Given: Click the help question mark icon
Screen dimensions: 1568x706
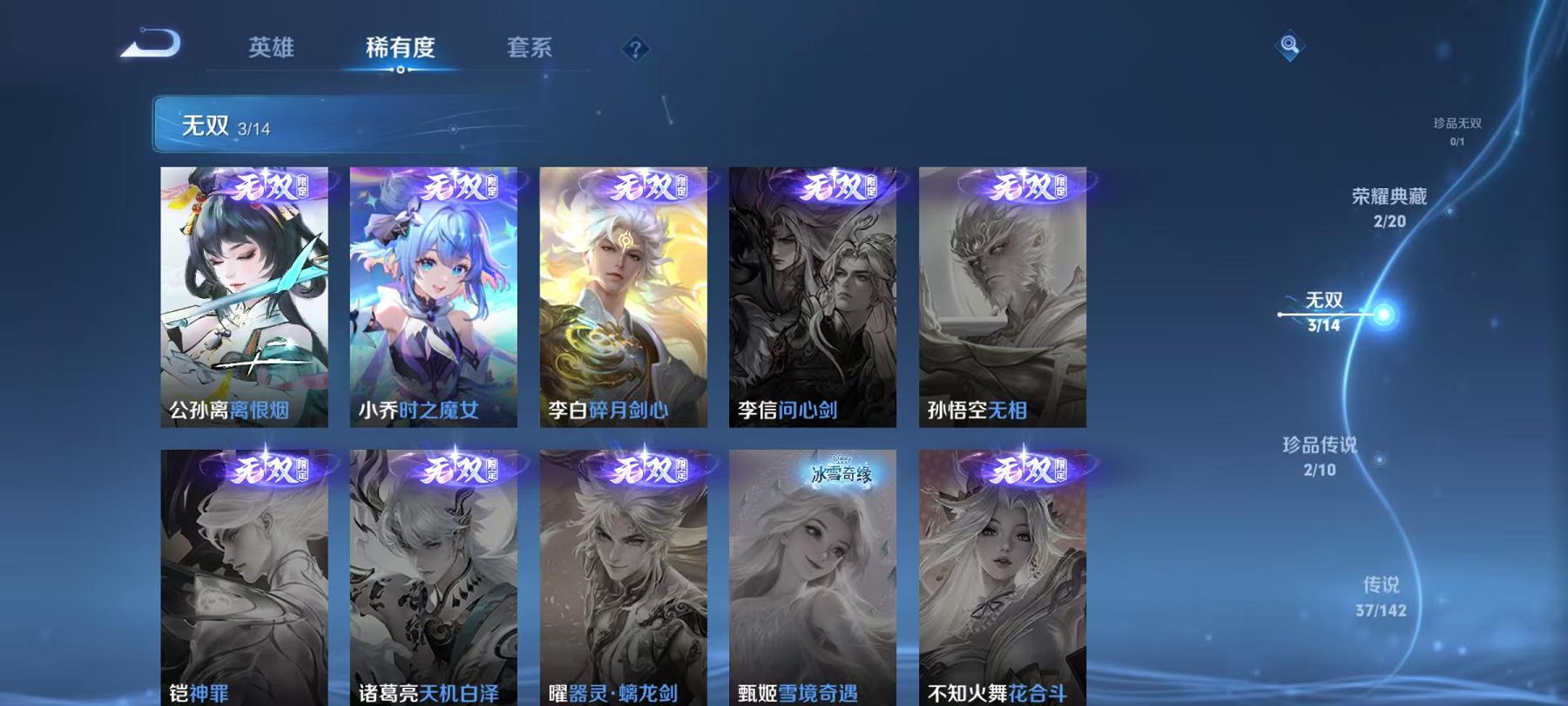Looking at the screenshot, I should click(635, 49).
